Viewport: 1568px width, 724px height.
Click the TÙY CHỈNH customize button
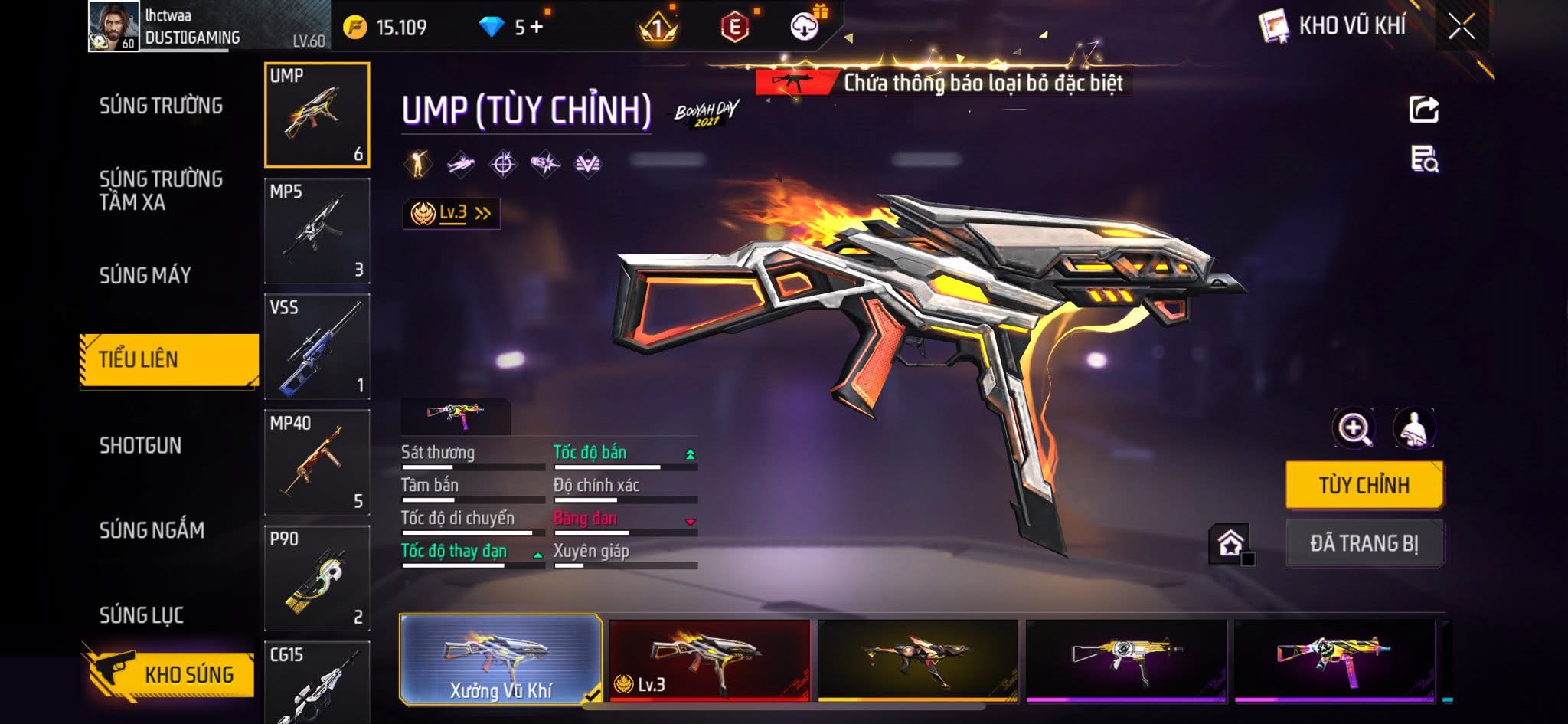[x=1364, y=485]
